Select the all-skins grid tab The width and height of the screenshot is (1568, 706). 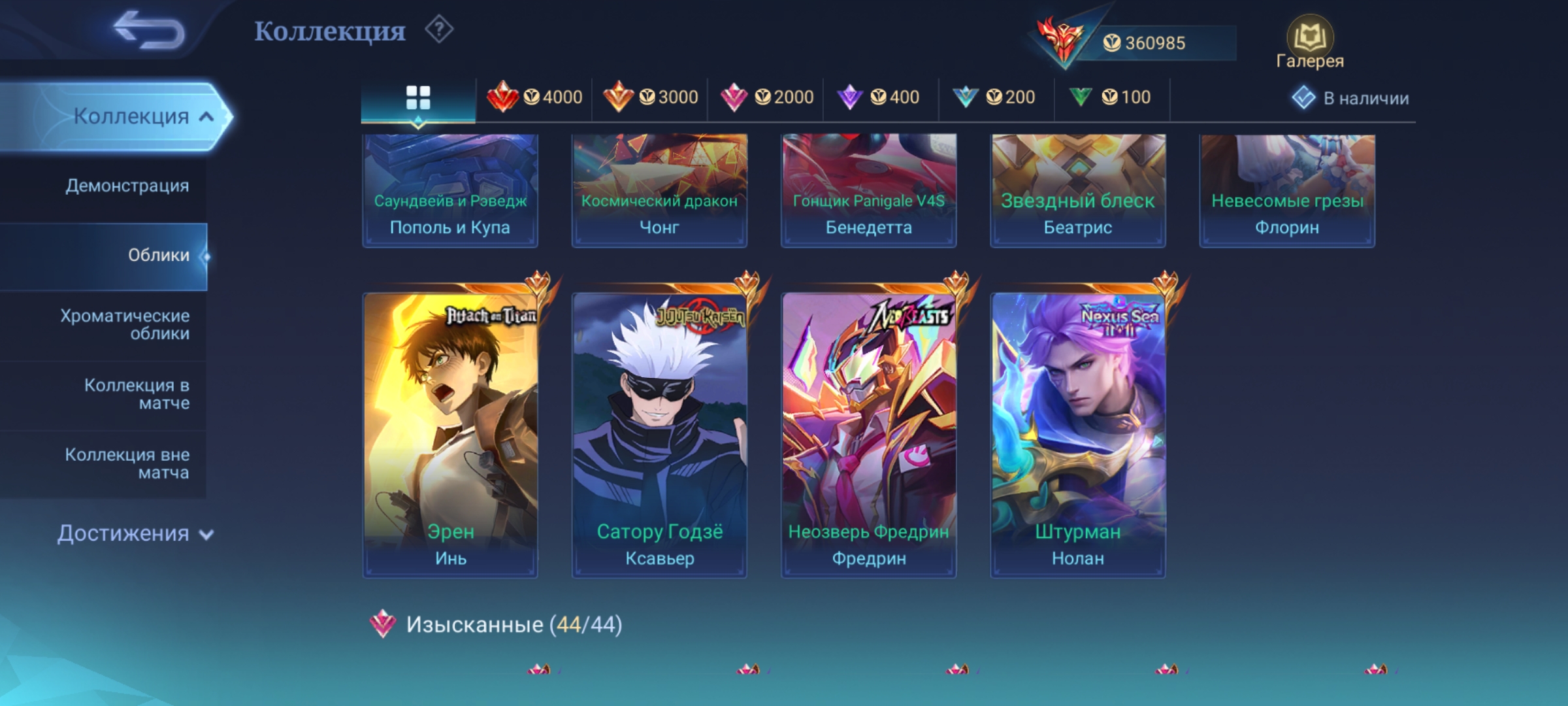point(418,98)
